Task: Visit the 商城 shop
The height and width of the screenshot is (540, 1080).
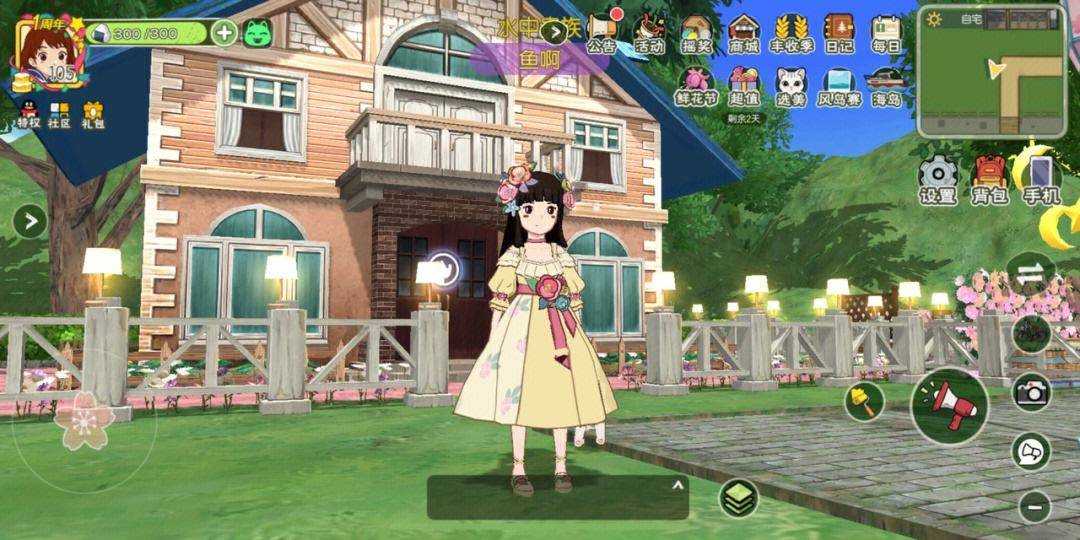Action: [x=744, y=31]
